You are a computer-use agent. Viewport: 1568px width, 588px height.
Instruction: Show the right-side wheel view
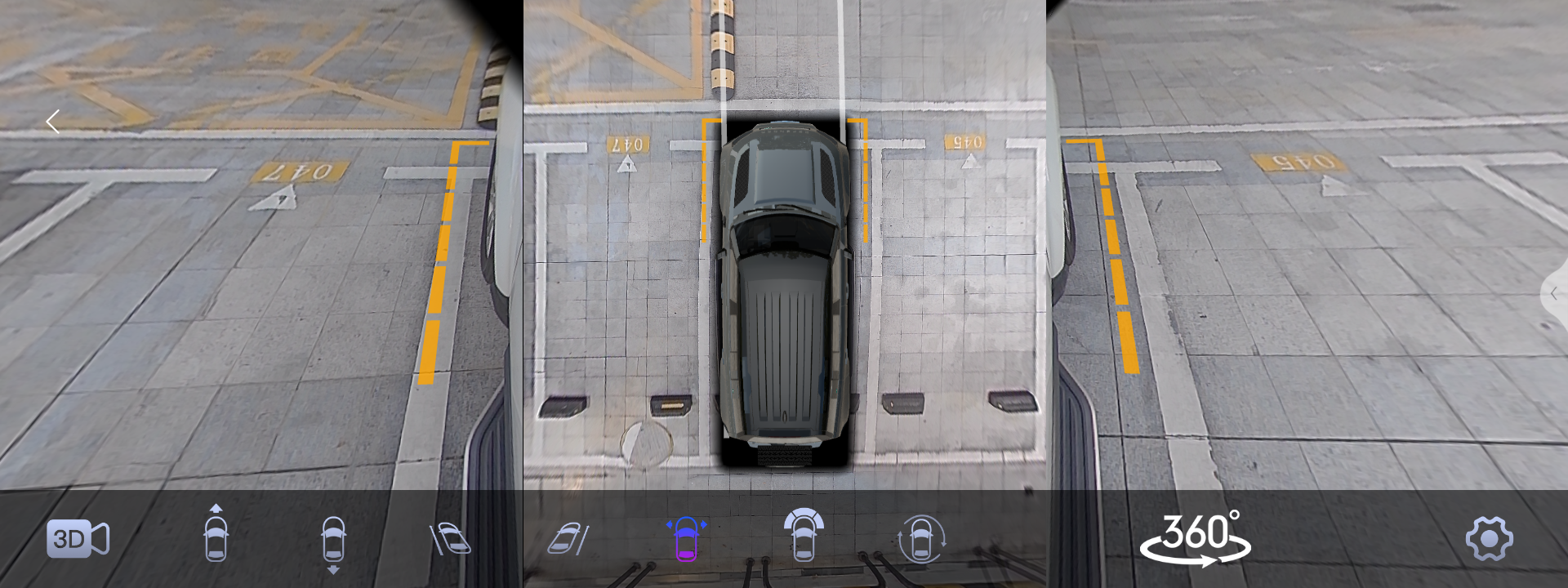click(568, 539)
